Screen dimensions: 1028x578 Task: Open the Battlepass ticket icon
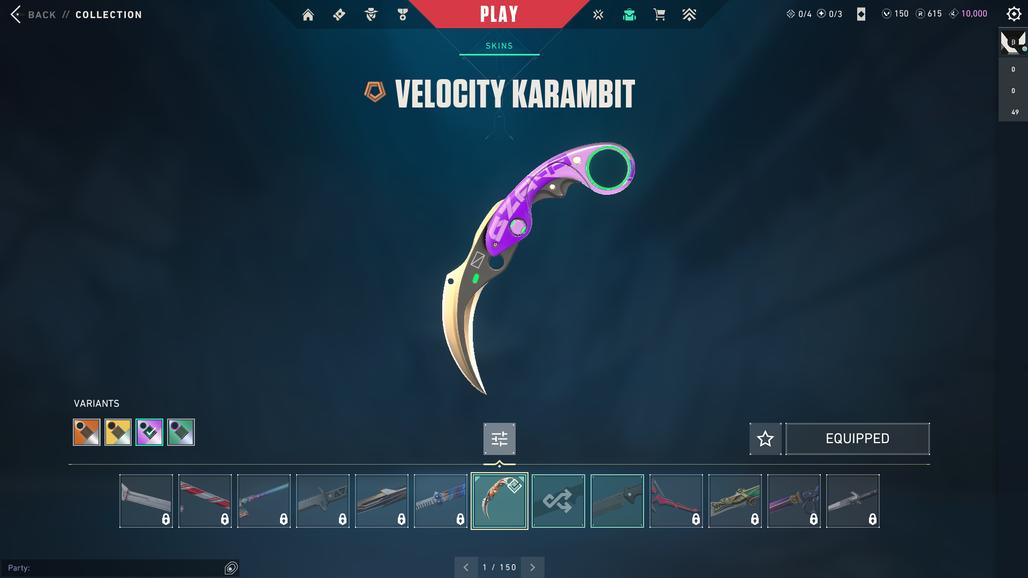(x=339, y=15)
